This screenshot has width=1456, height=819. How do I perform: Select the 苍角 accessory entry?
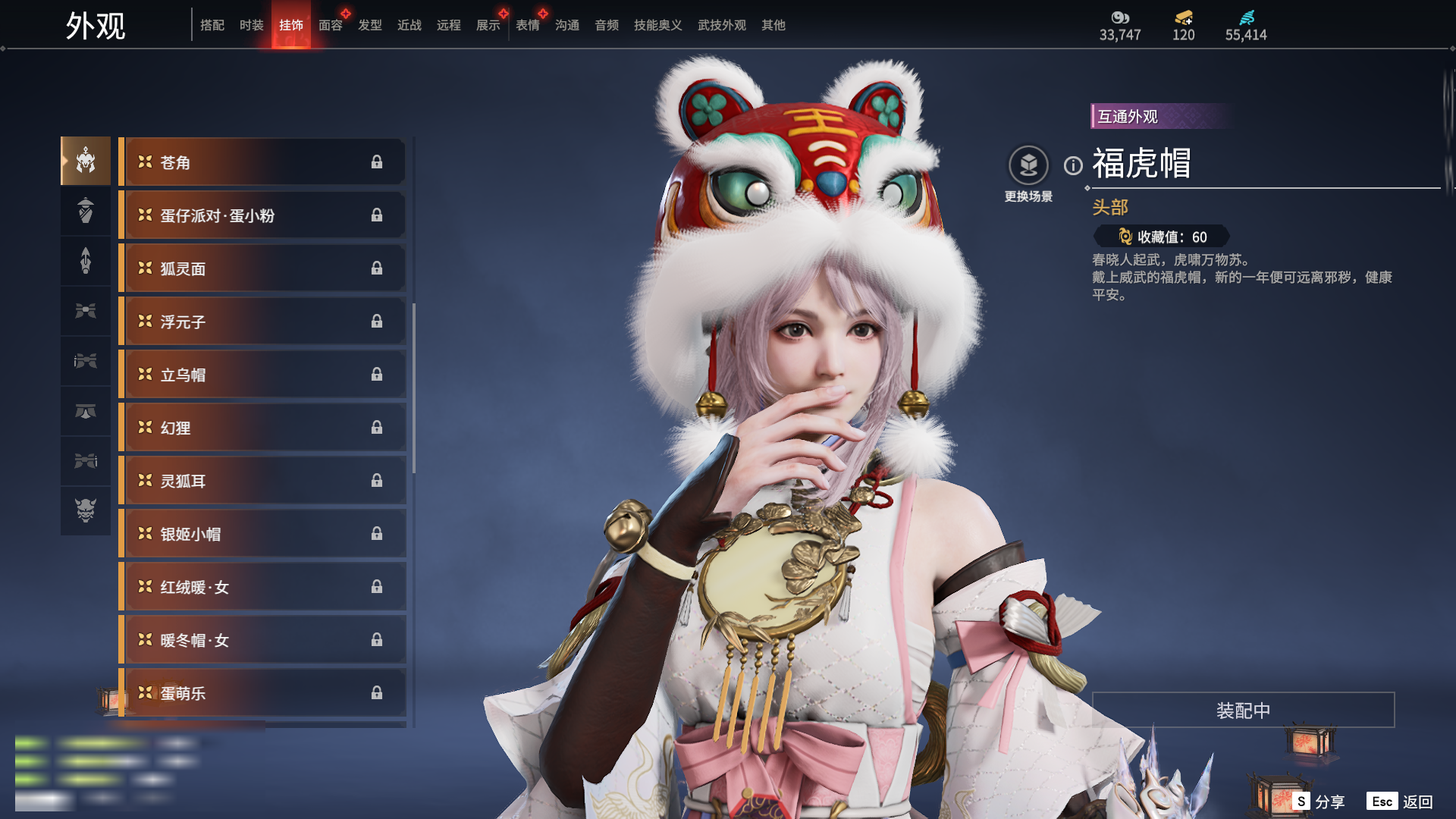coord(262,162)
